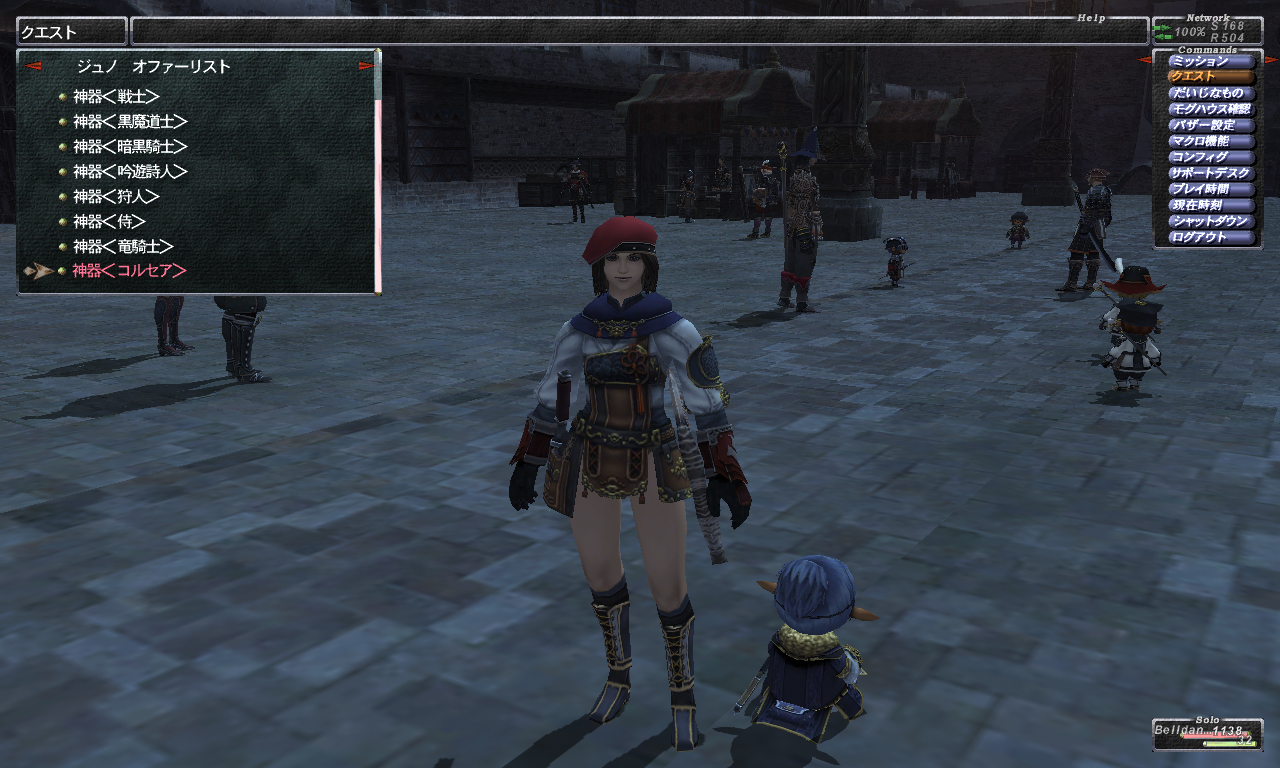The height and width of the screenshot is (768, 1280).
Task: Open the highlighted 神器<コルセア> quest
Action: click(x=130, y=271)
